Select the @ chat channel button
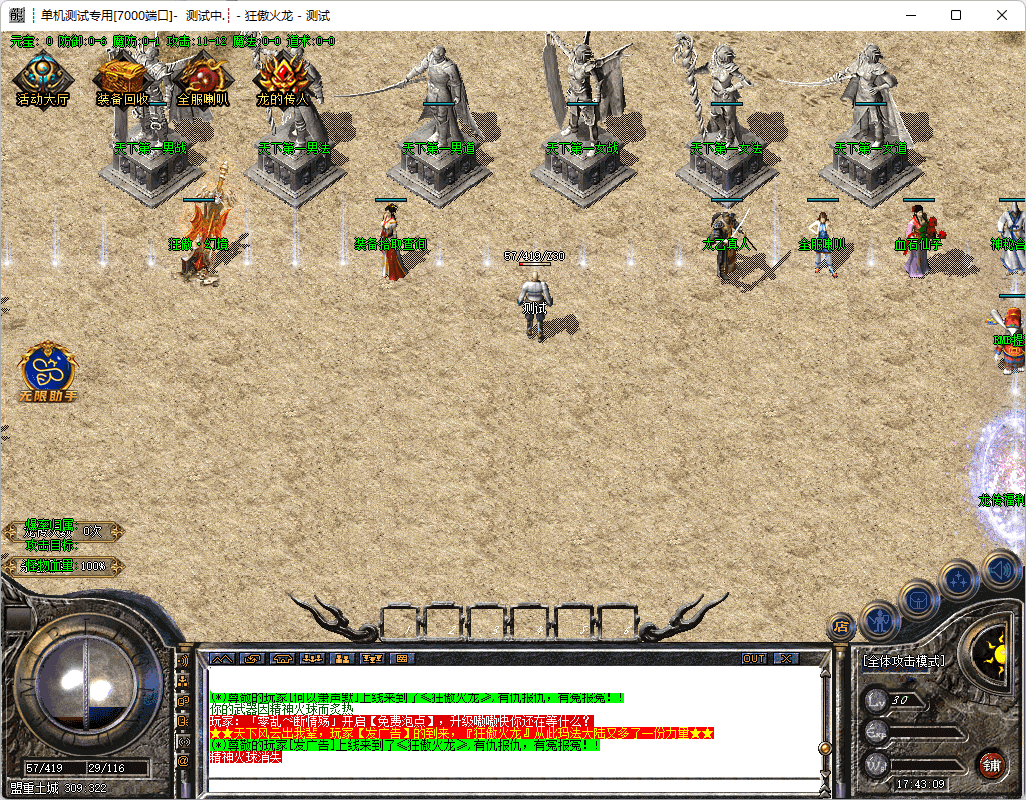This screenshot has width=1026, height=800. pos(183,760)
